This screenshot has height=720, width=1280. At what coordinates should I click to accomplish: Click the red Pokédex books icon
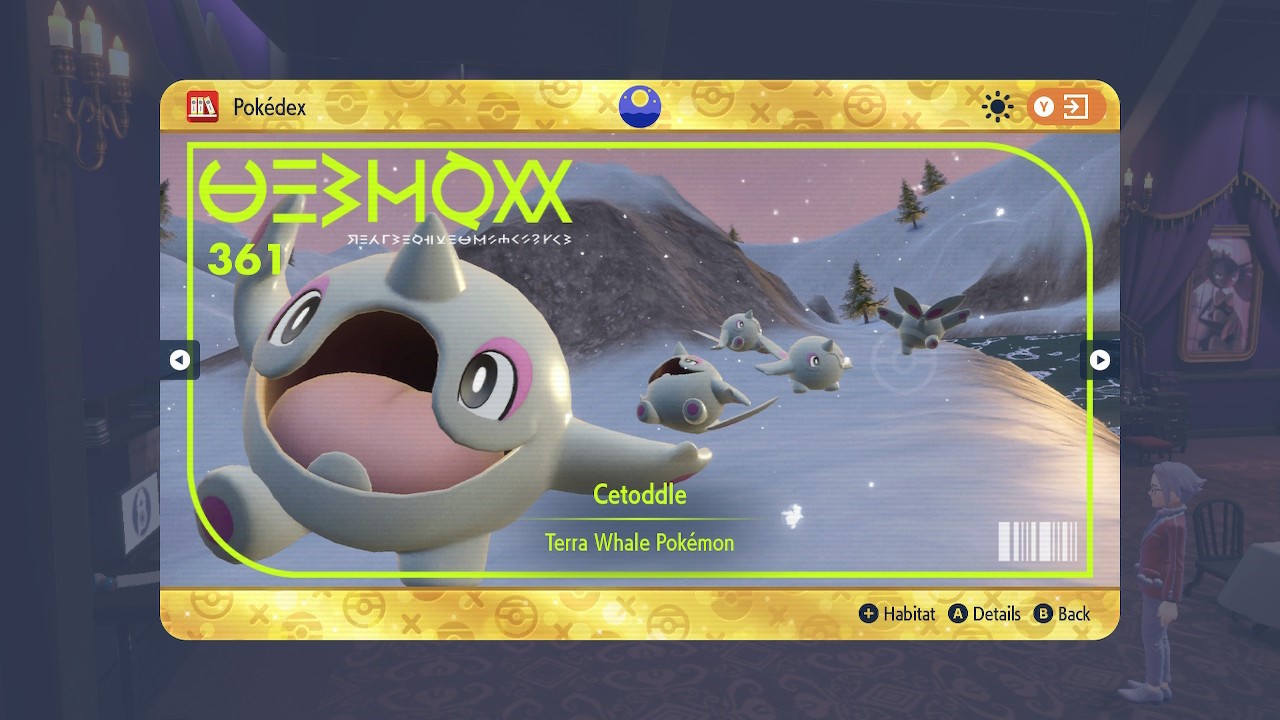coord(202,107)
